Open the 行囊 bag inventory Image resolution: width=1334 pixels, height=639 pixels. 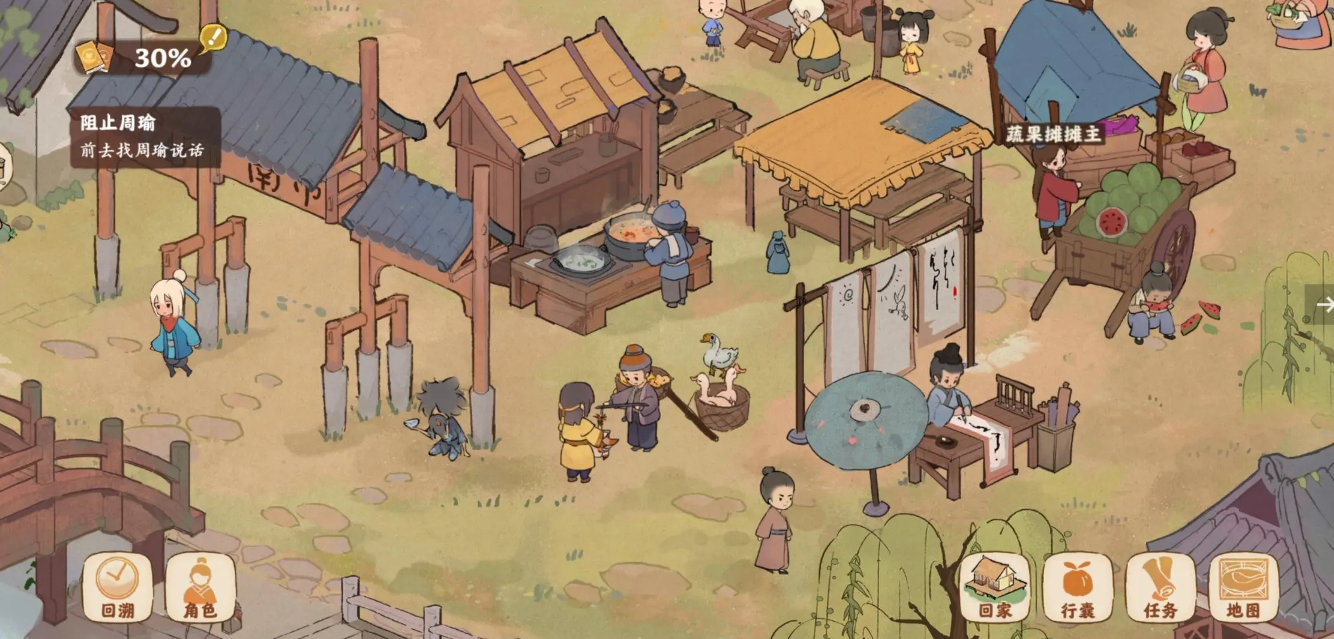tap(1077, 587)
